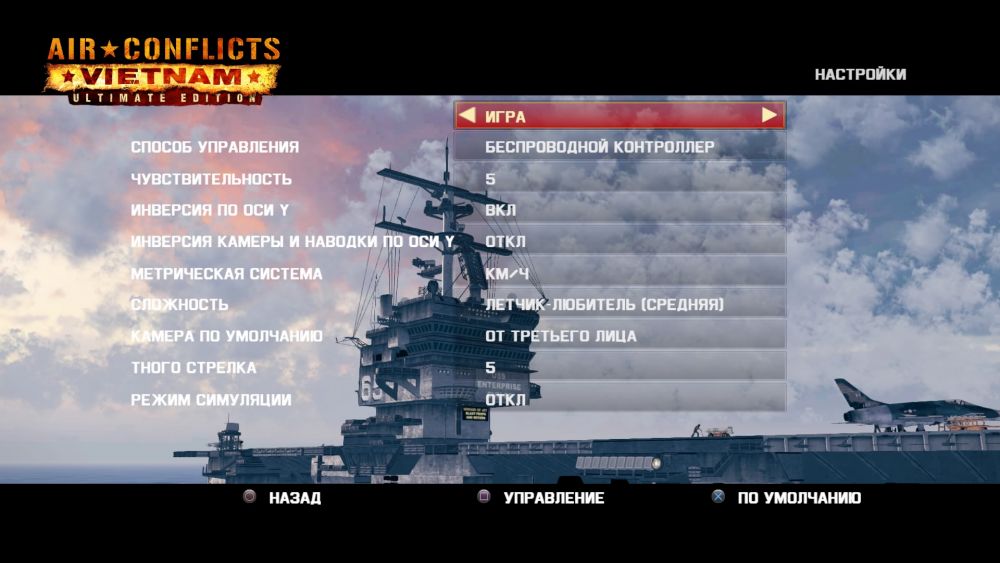The image size is (1000, 563).
Task: Toggle Инверсия по оси Y
Action: (619, 211)
